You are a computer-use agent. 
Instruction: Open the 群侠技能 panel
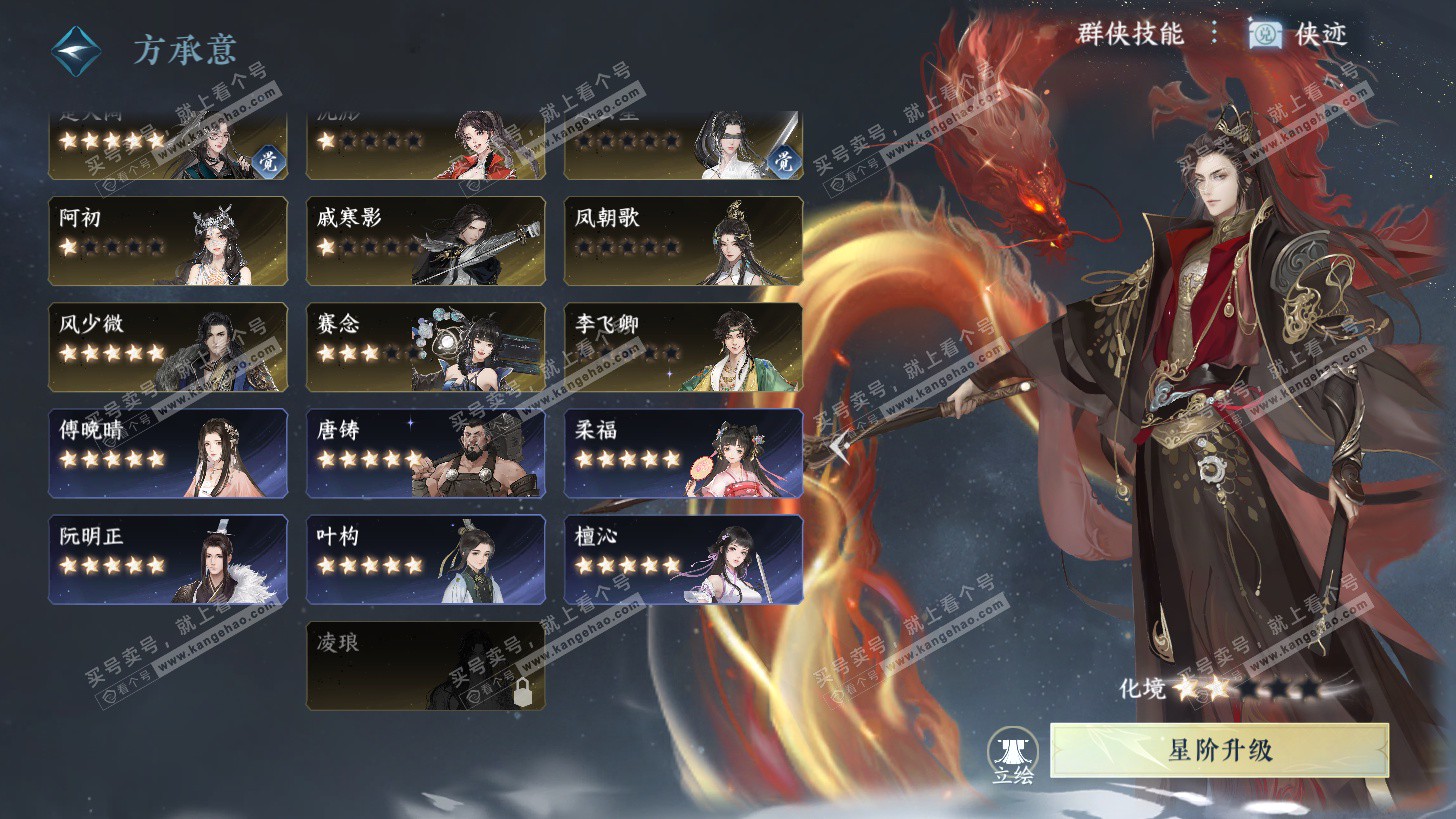tap(1130, 34)
